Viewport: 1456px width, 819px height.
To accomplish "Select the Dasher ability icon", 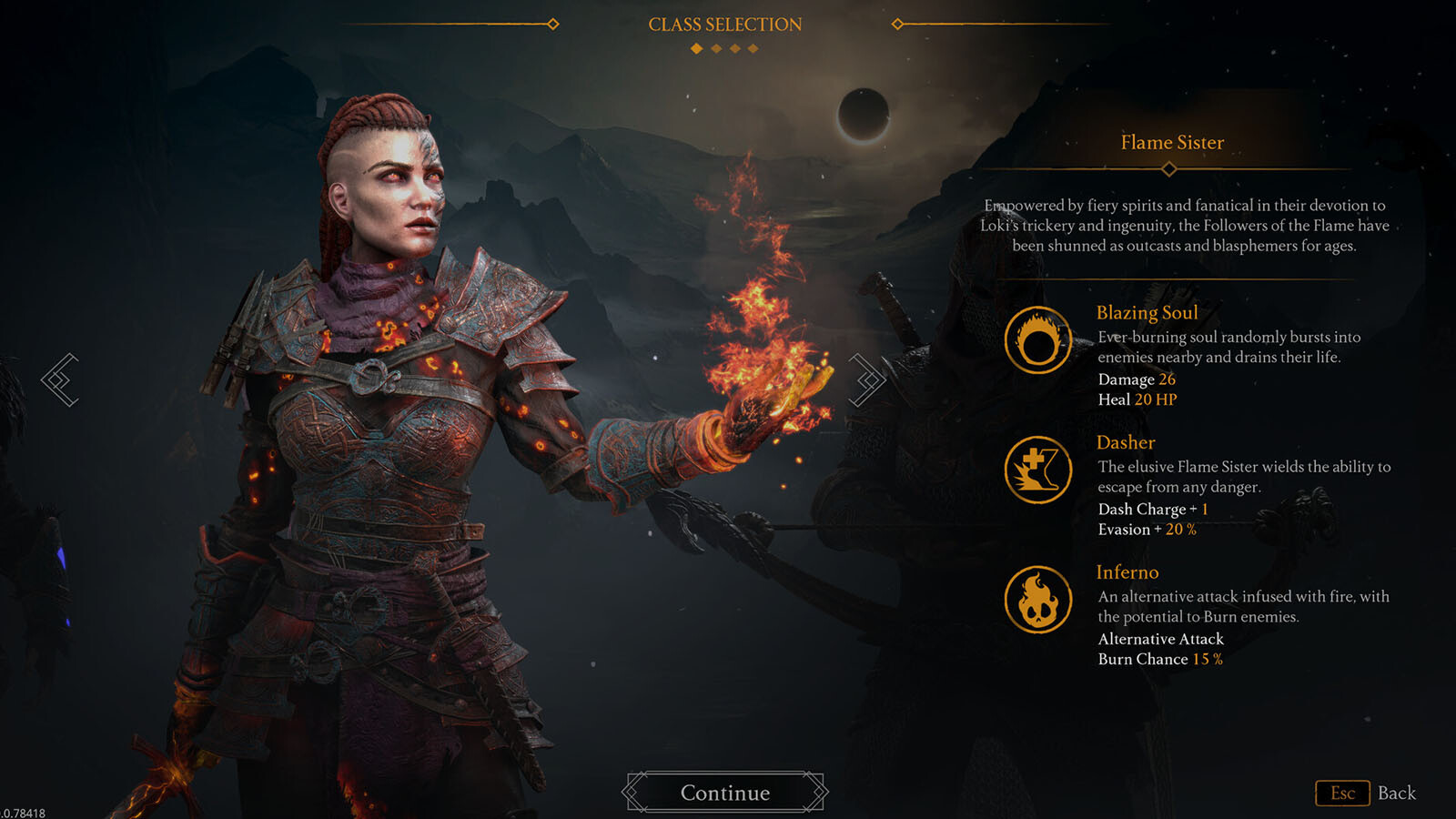I will [x=1037, y=470].
